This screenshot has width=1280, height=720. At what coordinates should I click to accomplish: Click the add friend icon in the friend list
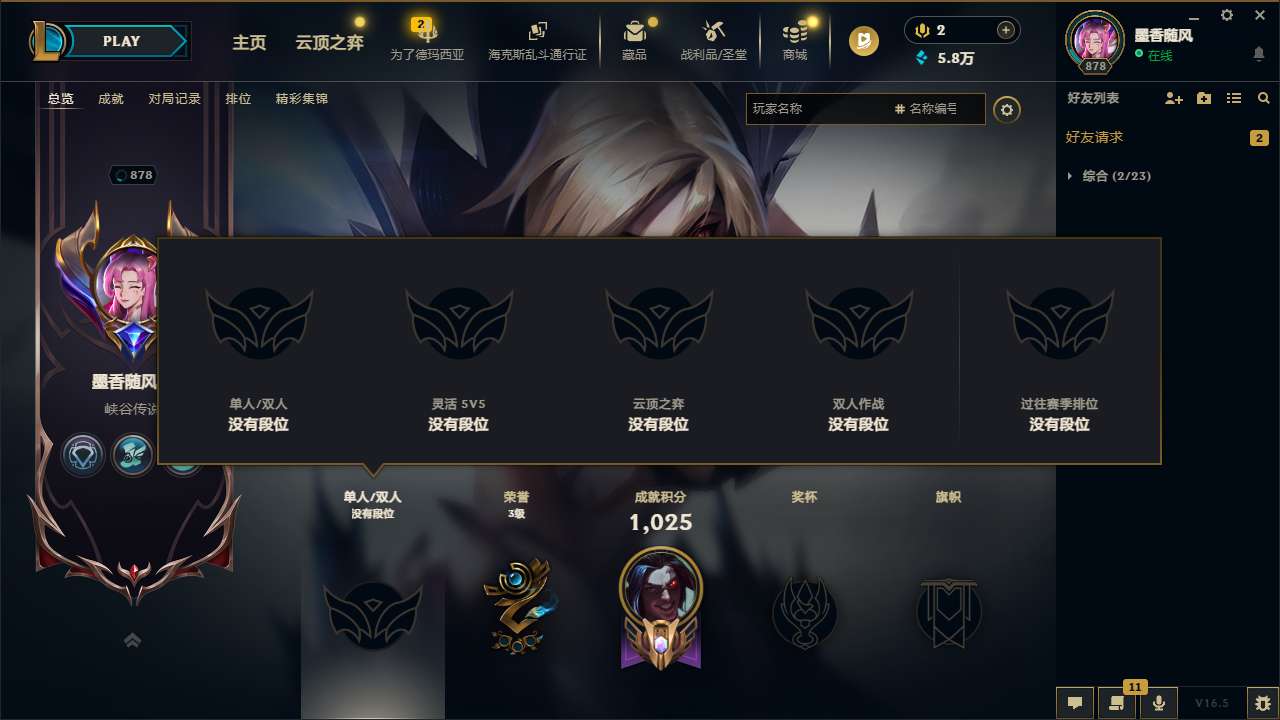[1172, 98]
